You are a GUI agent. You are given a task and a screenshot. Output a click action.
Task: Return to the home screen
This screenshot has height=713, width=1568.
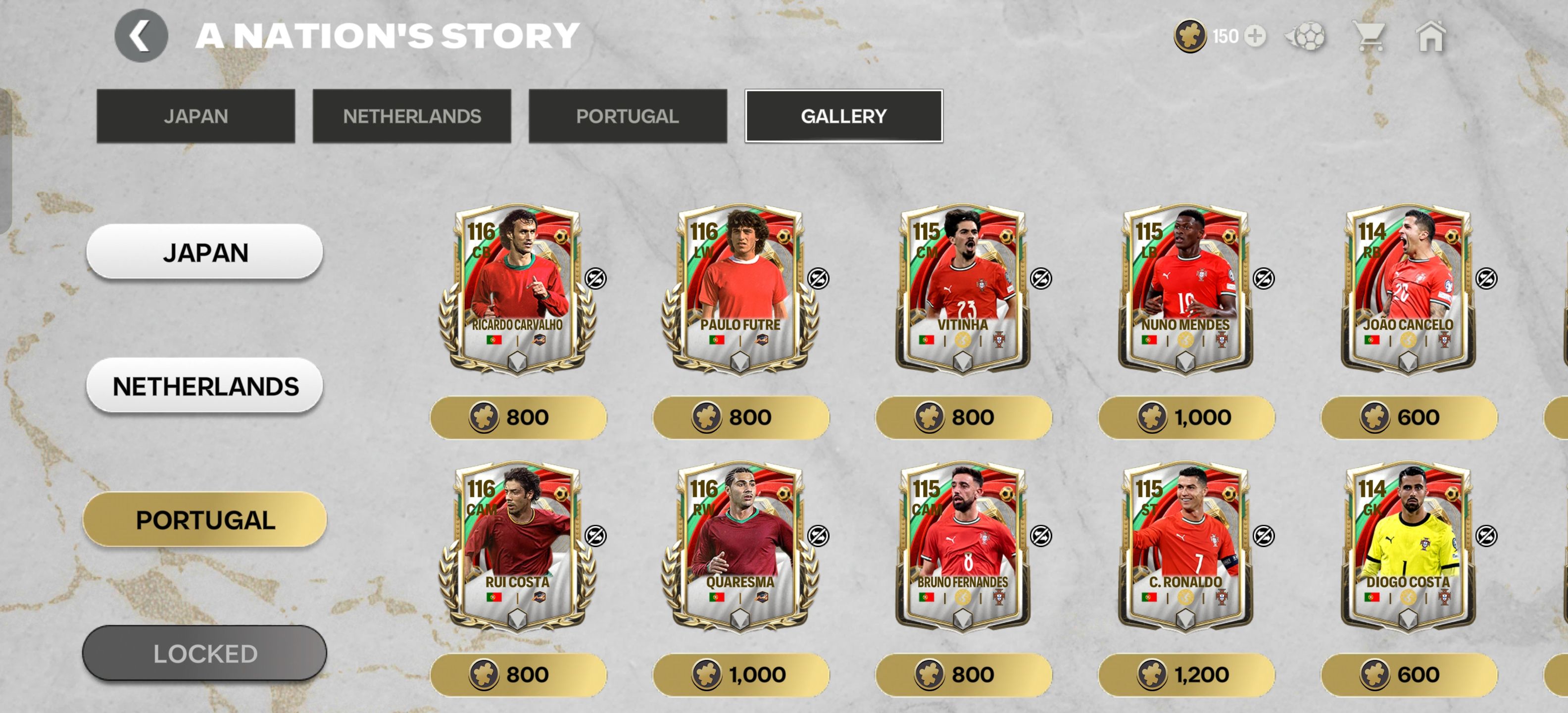pos(1430,36)
